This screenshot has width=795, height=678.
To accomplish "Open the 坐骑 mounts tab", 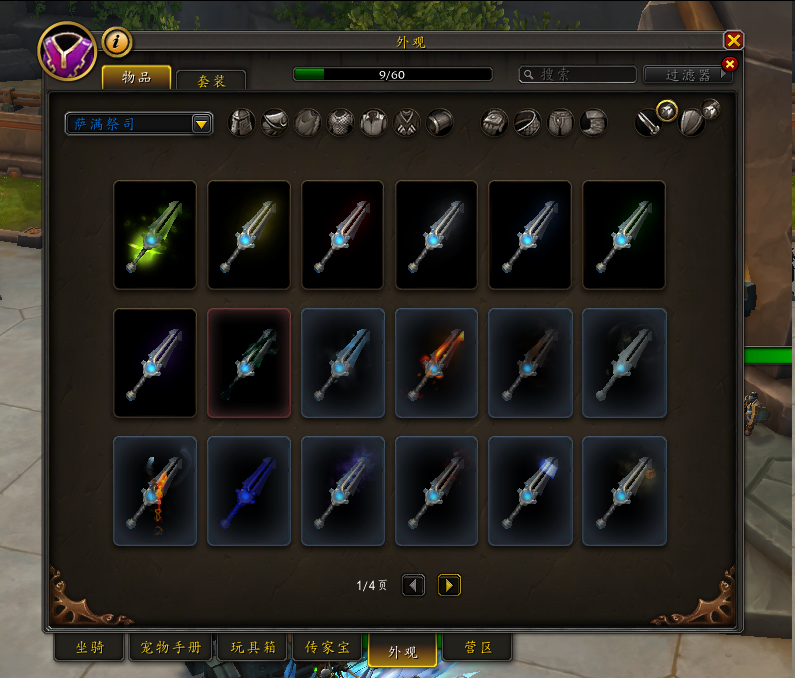I will [89, 648].
